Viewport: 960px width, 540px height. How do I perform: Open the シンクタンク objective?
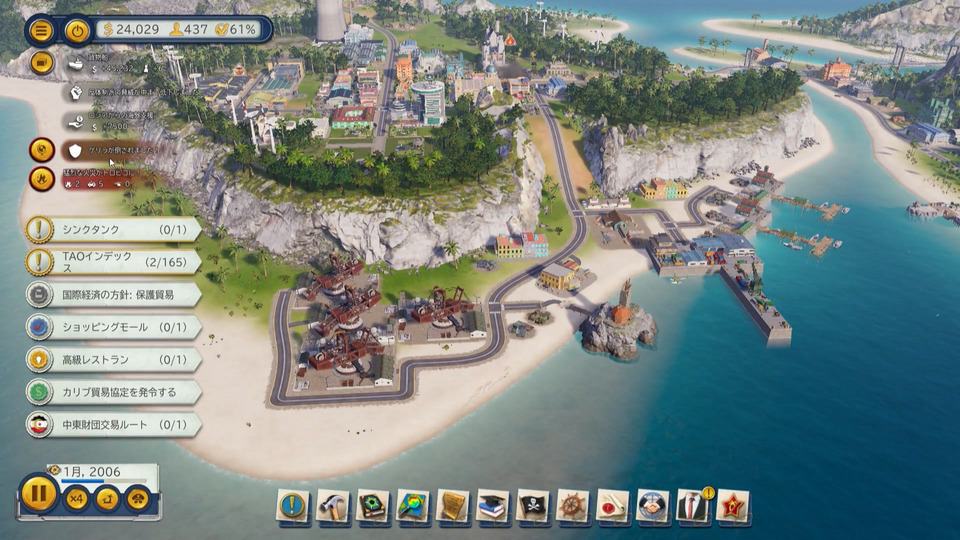coord(112,230)
